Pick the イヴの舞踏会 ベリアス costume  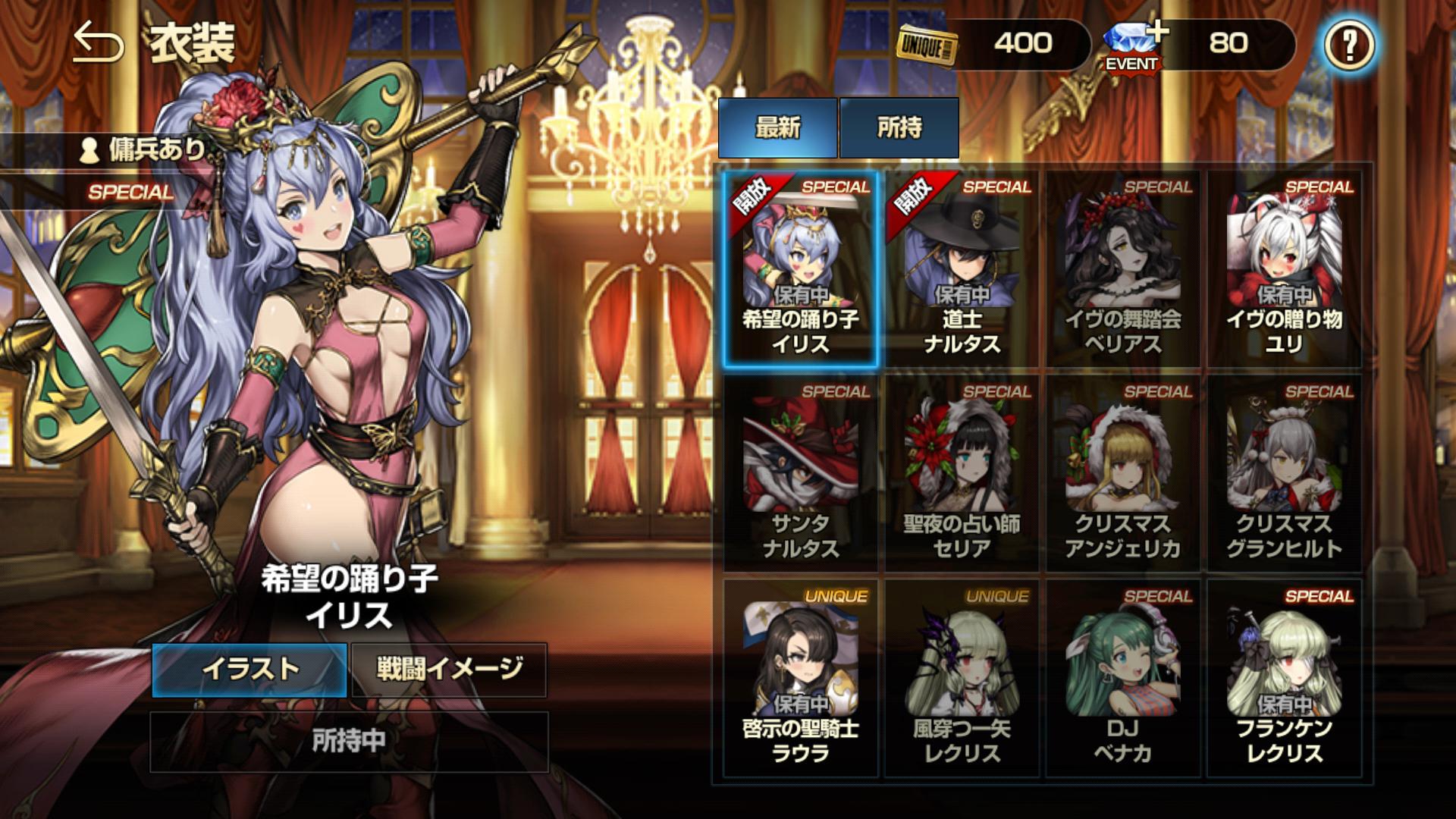click(1123, 269)
